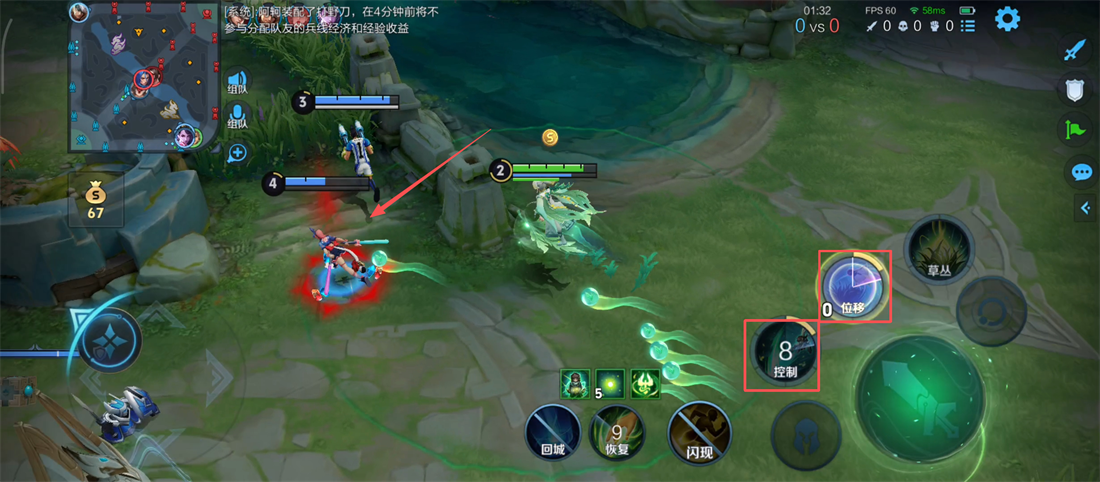Send the shield defend signal
This screenshot has width=1100, height=482.
pos(1075,90)
